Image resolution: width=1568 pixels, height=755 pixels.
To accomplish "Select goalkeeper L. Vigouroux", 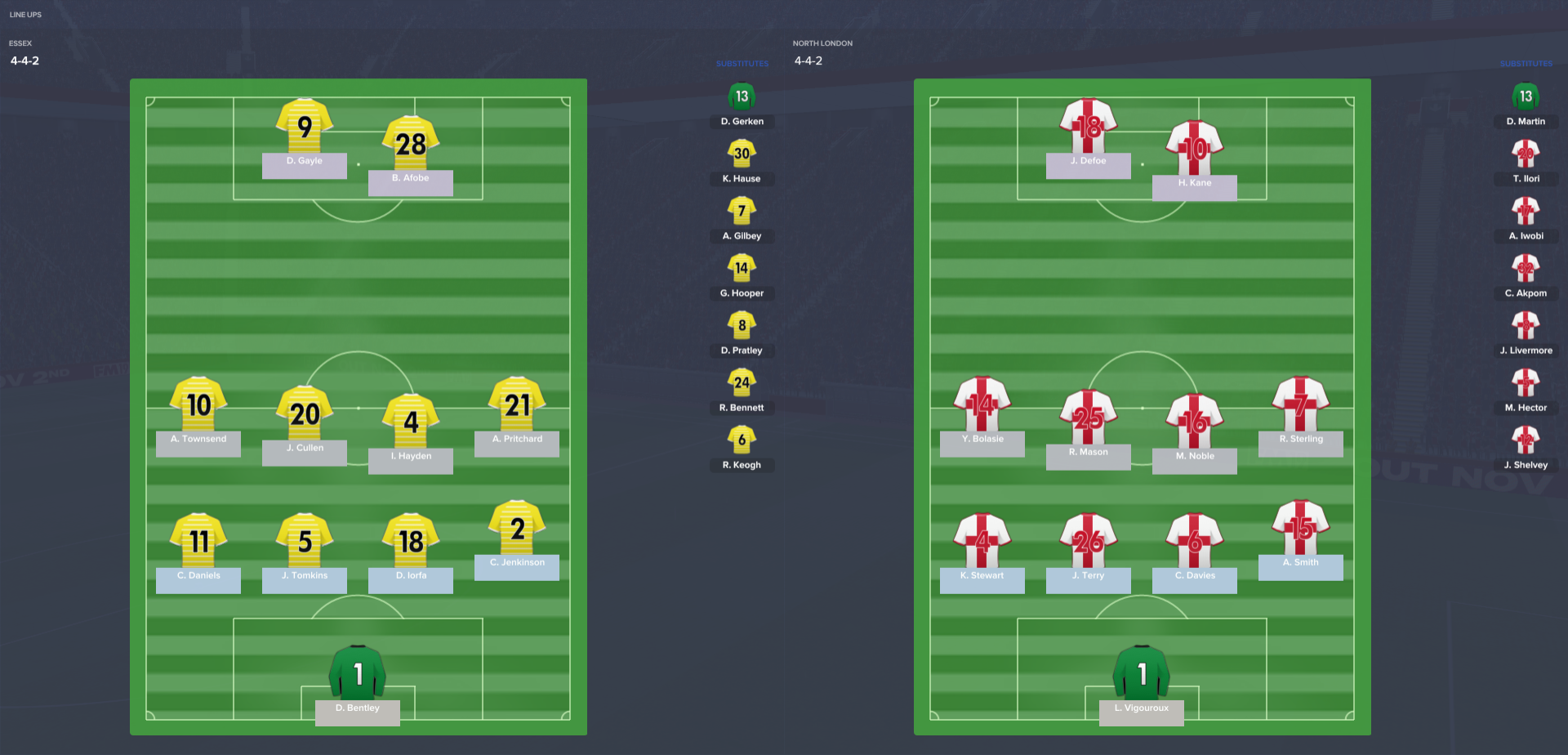I will point(1142,674).
